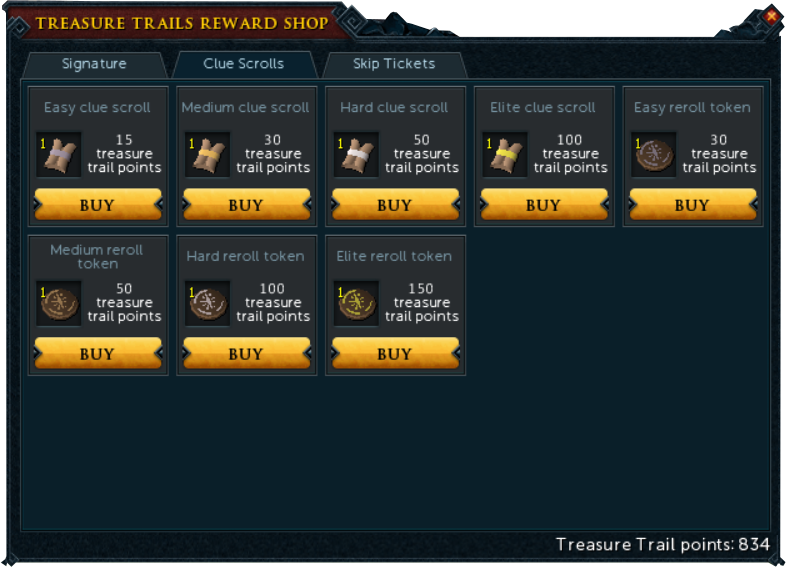This screenshot has height=567, width=786.
Task: Select the Clue Scrolls tab
Action: tap(244, 64)
